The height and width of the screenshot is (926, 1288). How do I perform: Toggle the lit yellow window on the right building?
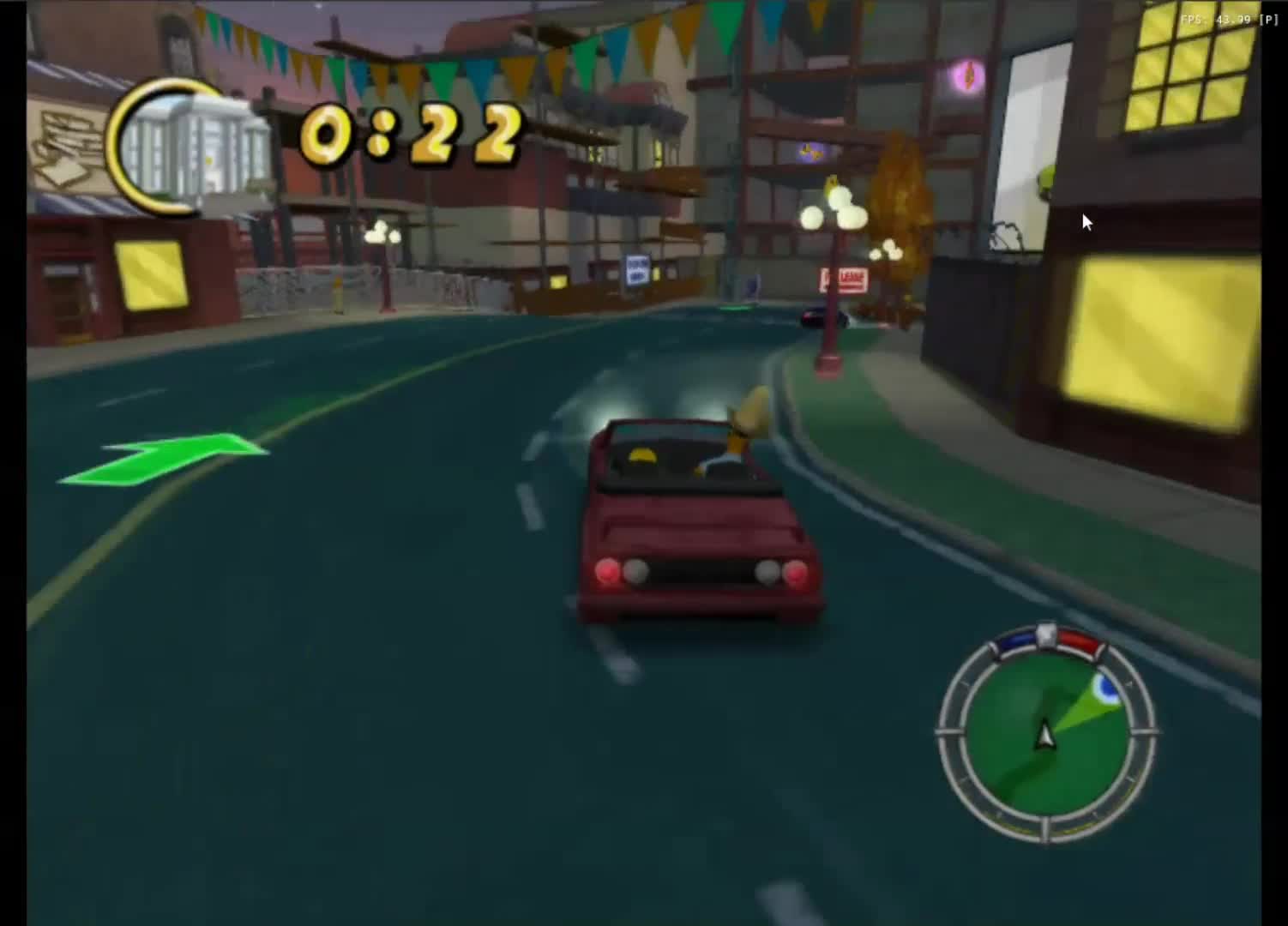pos(1160,334)
